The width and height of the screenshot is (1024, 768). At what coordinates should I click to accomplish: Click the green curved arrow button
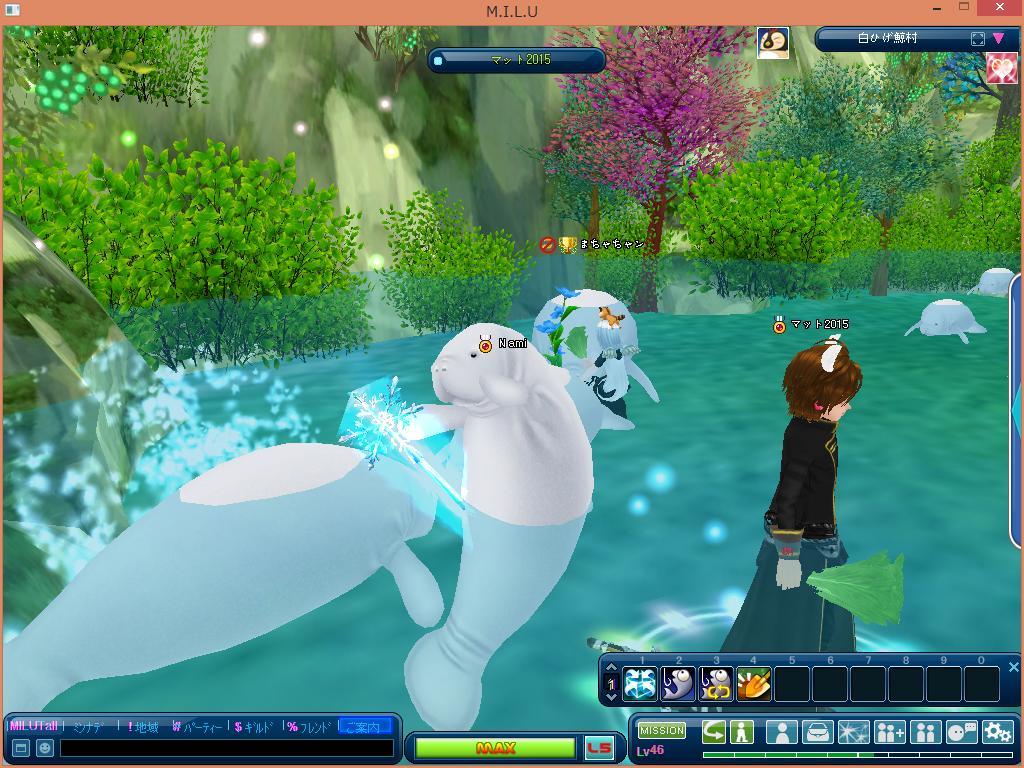(x=714, y=732)
